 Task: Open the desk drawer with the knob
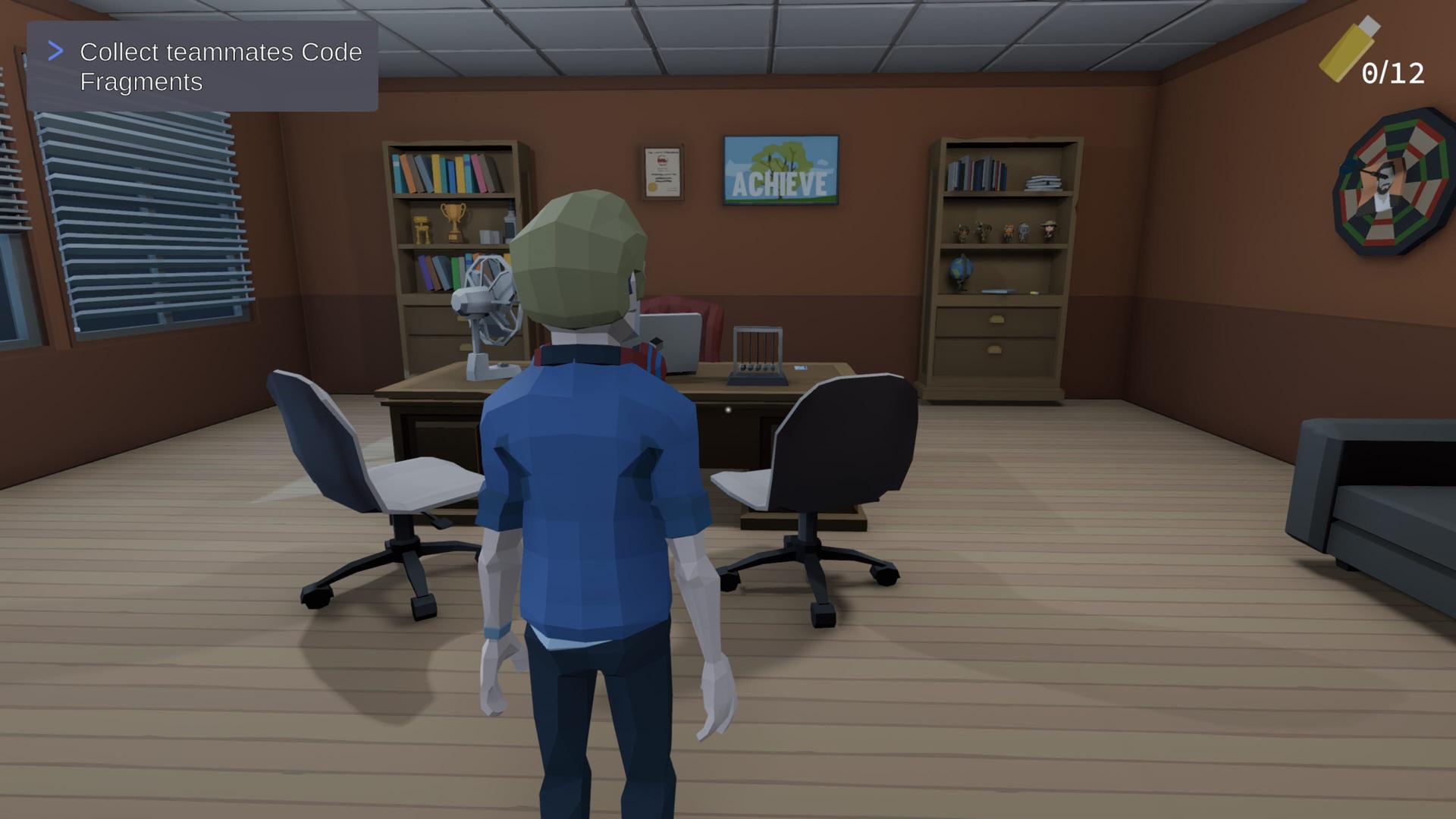tap(726, 411)
